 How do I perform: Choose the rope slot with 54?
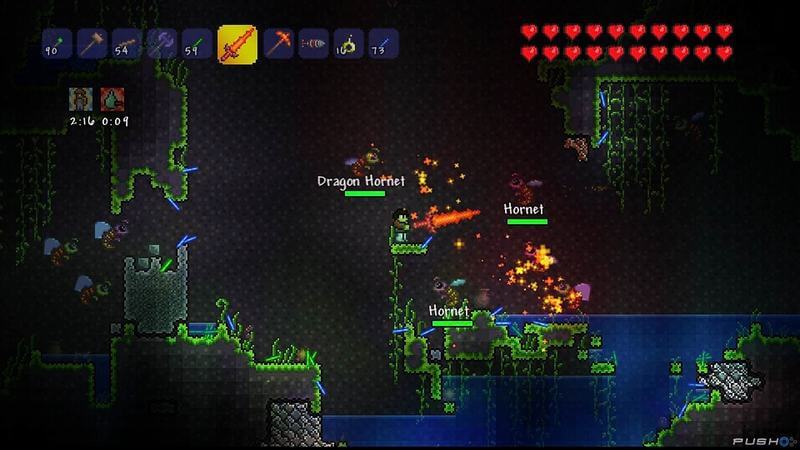tap(127, 44)
